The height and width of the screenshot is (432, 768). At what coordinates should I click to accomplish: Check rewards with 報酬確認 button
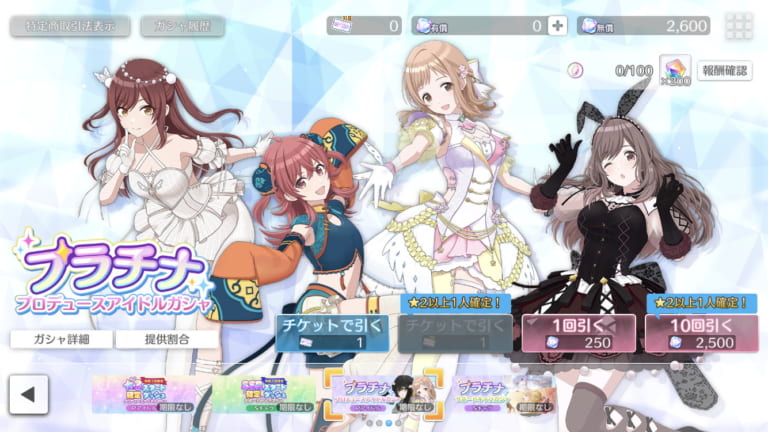(x=724, y=70)
